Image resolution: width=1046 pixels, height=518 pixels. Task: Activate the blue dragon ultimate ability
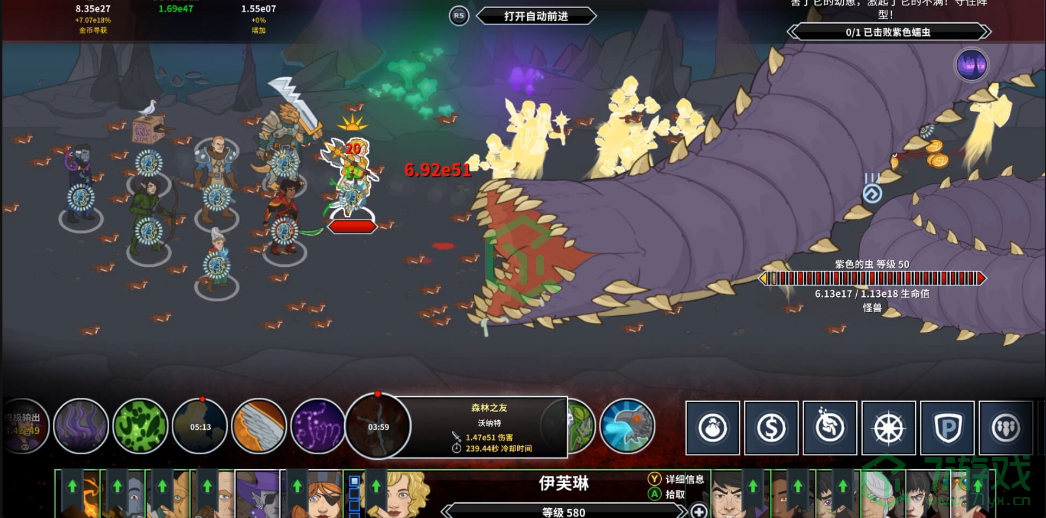click(x=627, y=426)
